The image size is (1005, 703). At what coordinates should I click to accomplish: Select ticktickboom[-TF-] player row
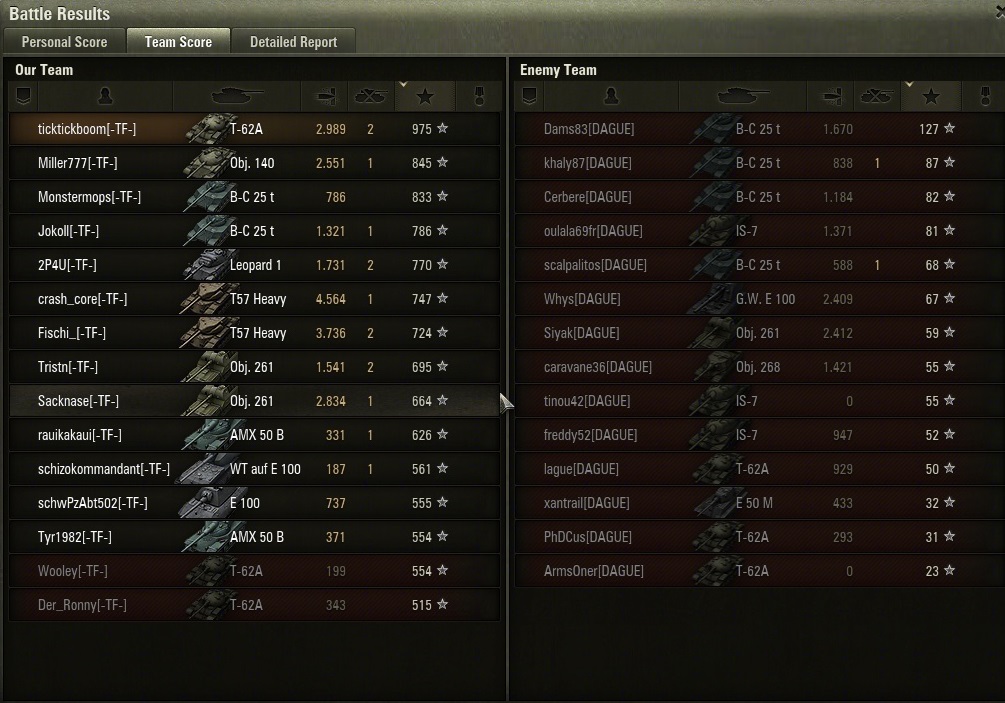tap(87, 129)
